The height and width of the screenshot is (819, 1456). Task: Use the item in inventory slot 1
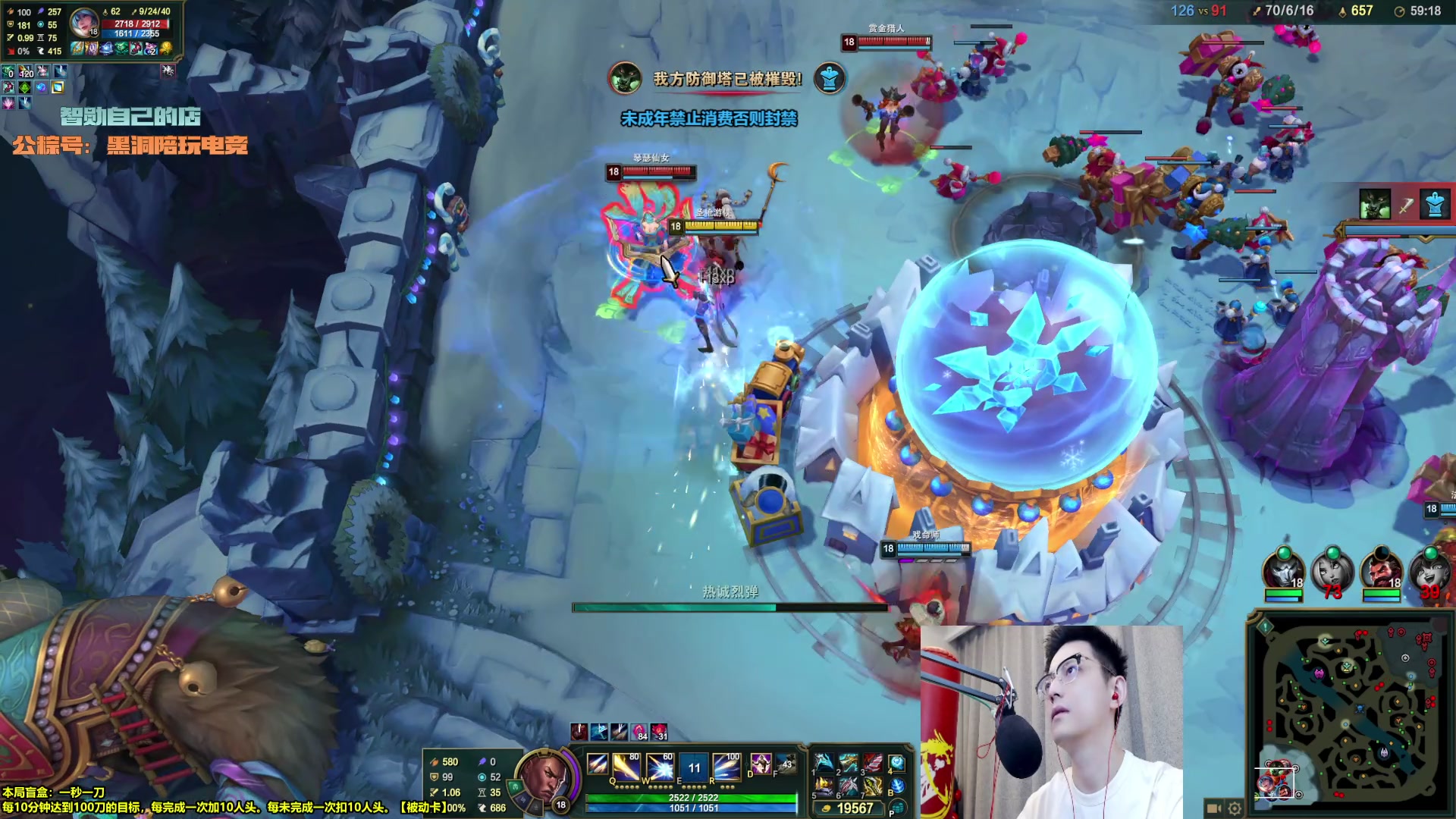point(824,763)
